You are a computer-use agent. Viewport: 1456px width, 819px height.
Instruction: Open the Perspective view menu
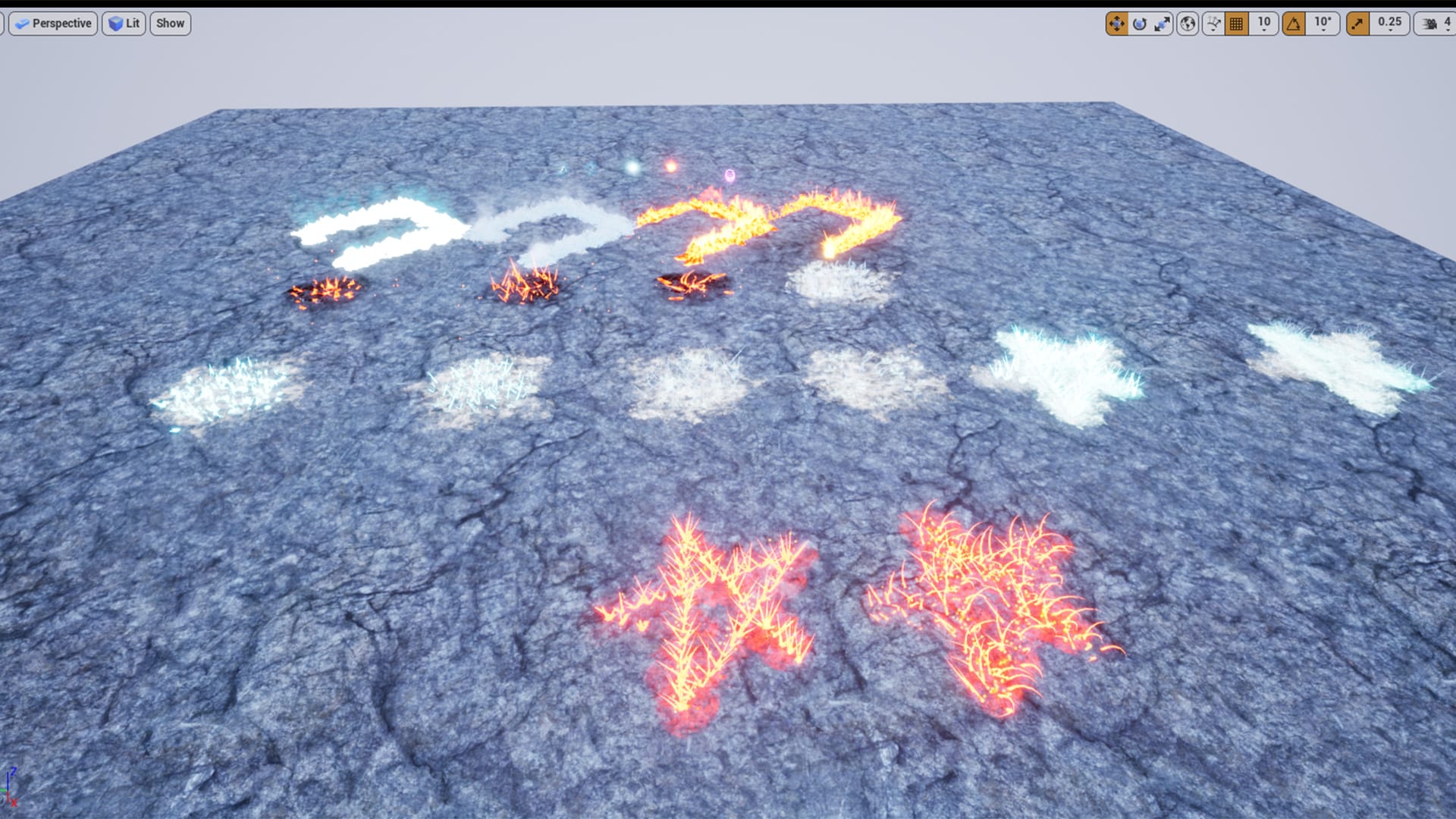[53, 24]
